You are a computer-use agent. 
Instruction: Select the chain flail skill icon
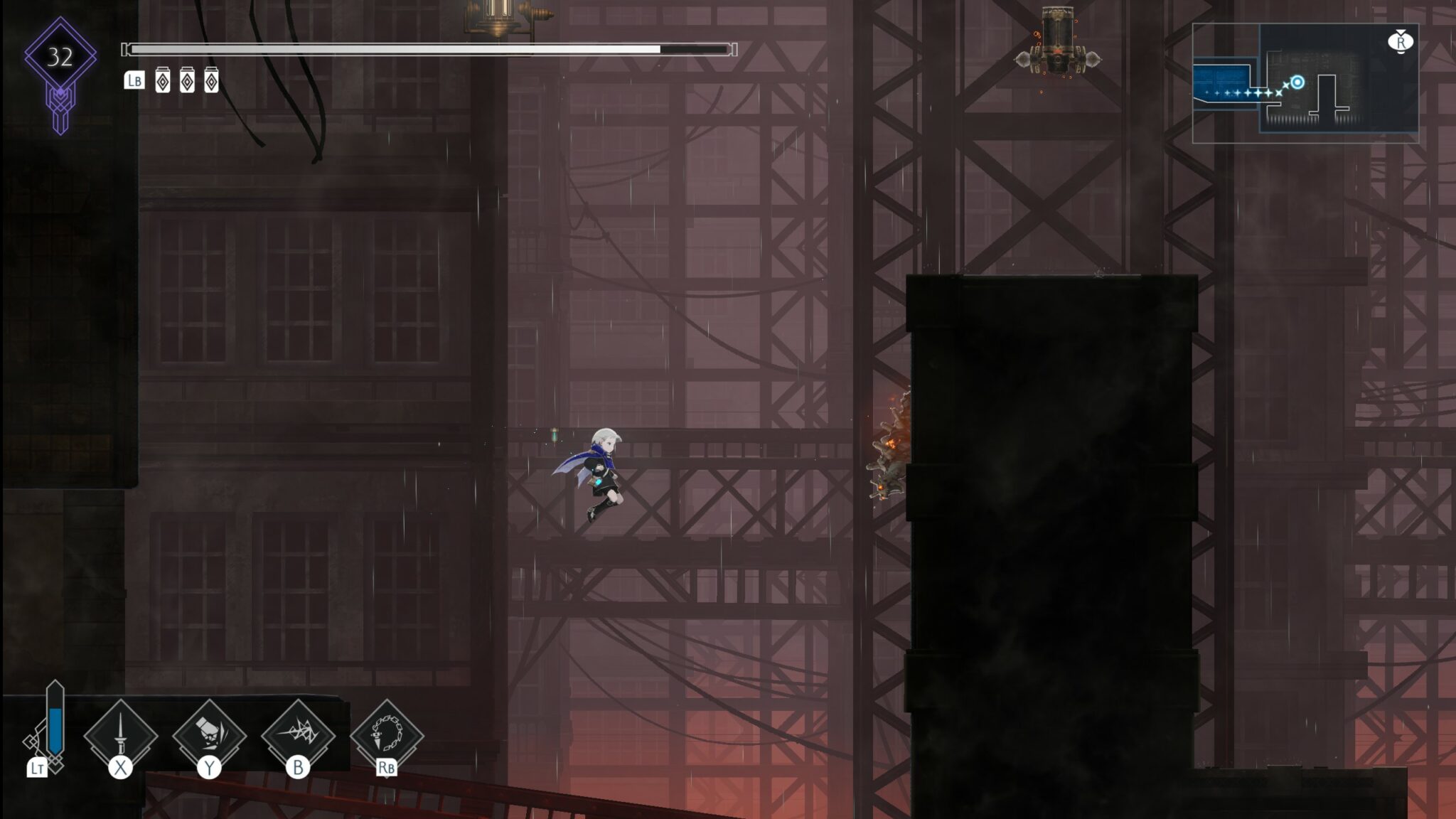(387, 734)
